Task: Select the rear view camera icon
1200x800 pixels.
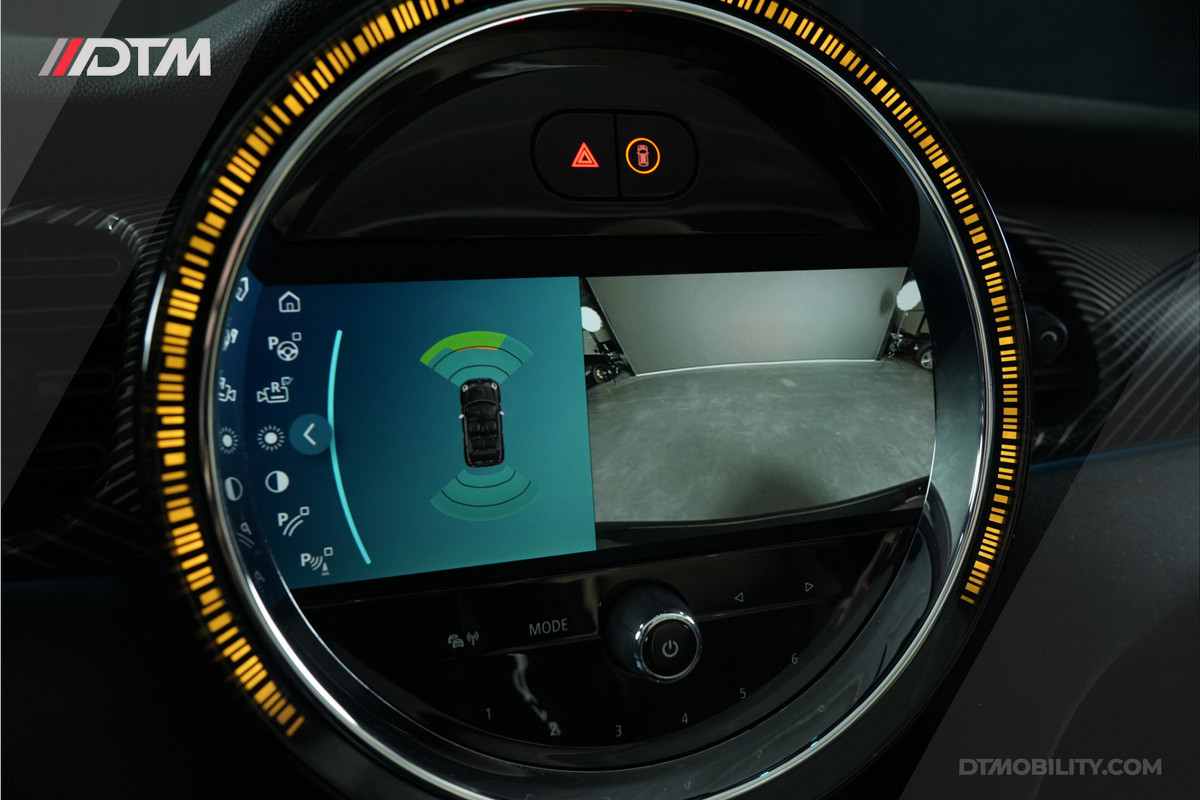Action: [x=274, y=392]
